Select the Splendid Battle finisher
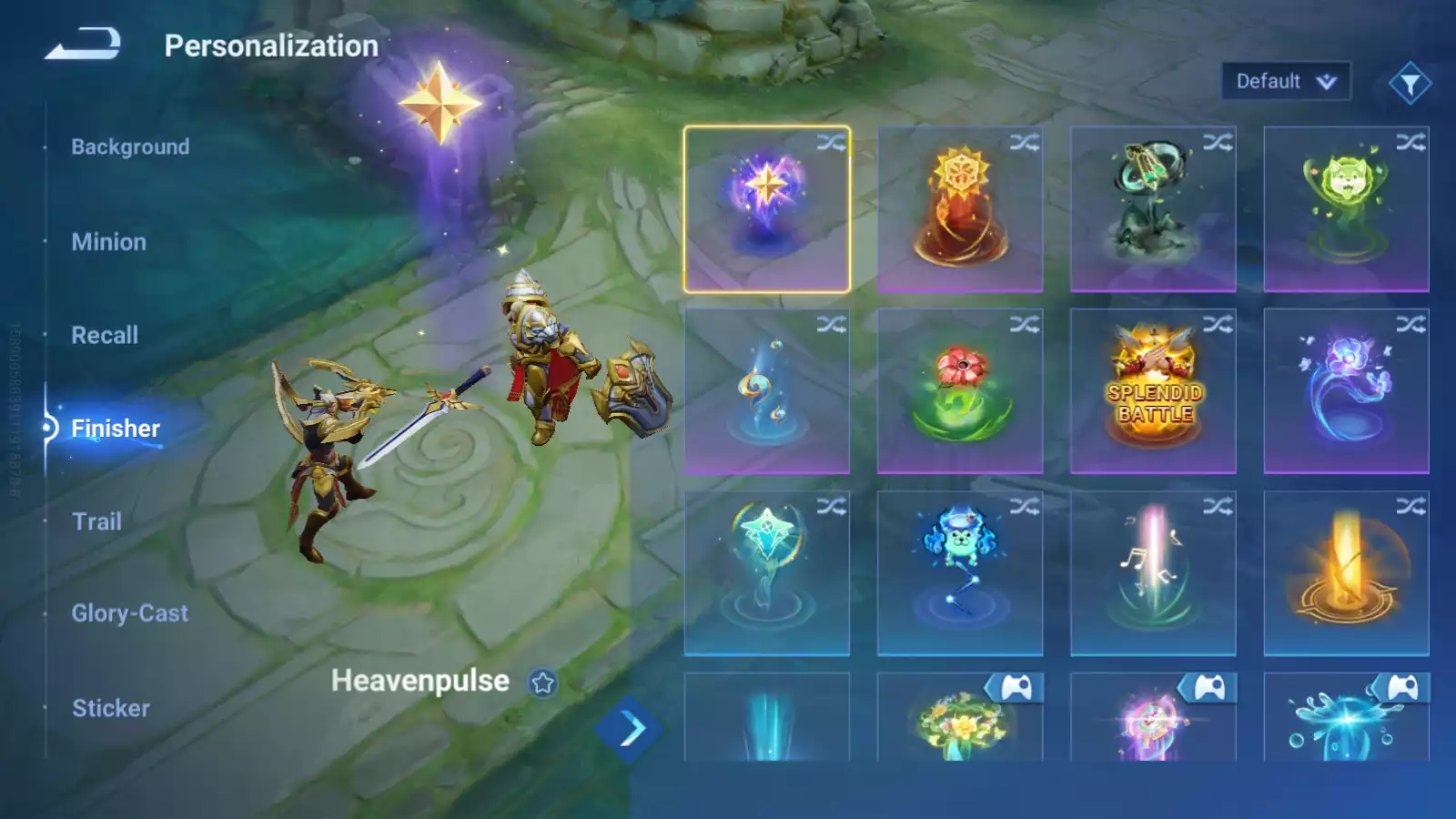The height and width of the screenshot is (819, 1456). [x=1153, y=391]
